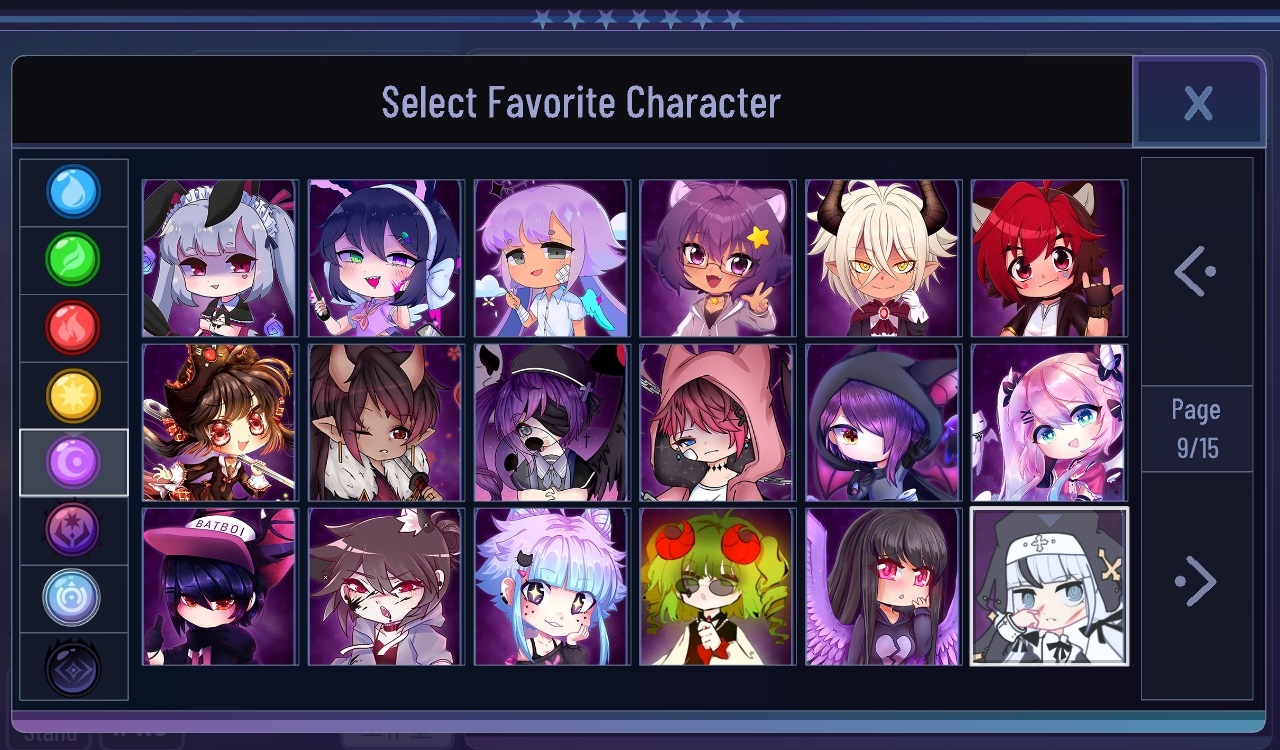This screenshot has width=1280, height=750.
Task: Pick the green-haired character with red horns
Action: 717,586
